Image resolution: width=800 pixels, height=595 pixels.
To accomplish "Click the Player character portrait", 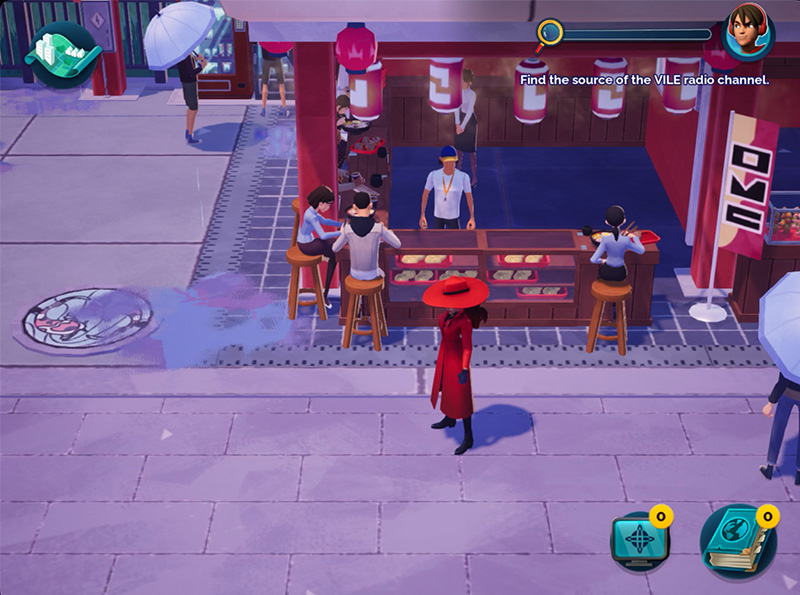I will coord(746,35).
